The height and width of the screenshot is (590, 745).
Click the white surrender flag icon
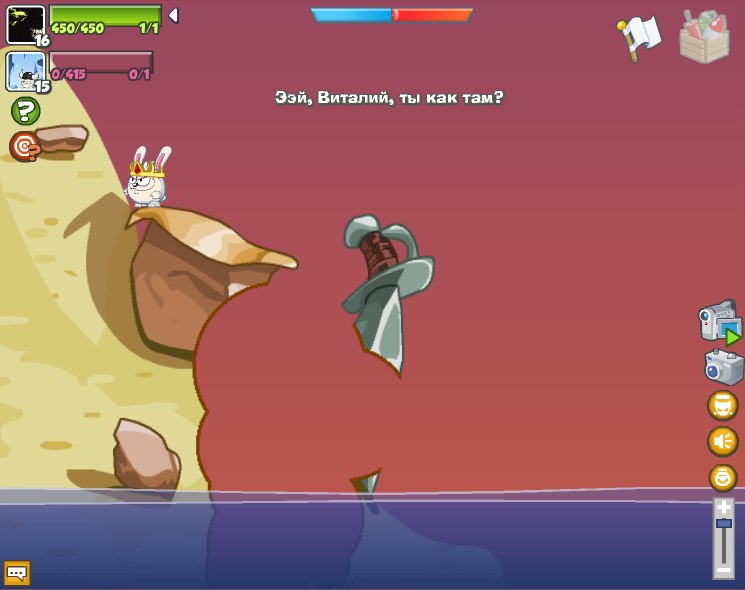pos(639,36)
